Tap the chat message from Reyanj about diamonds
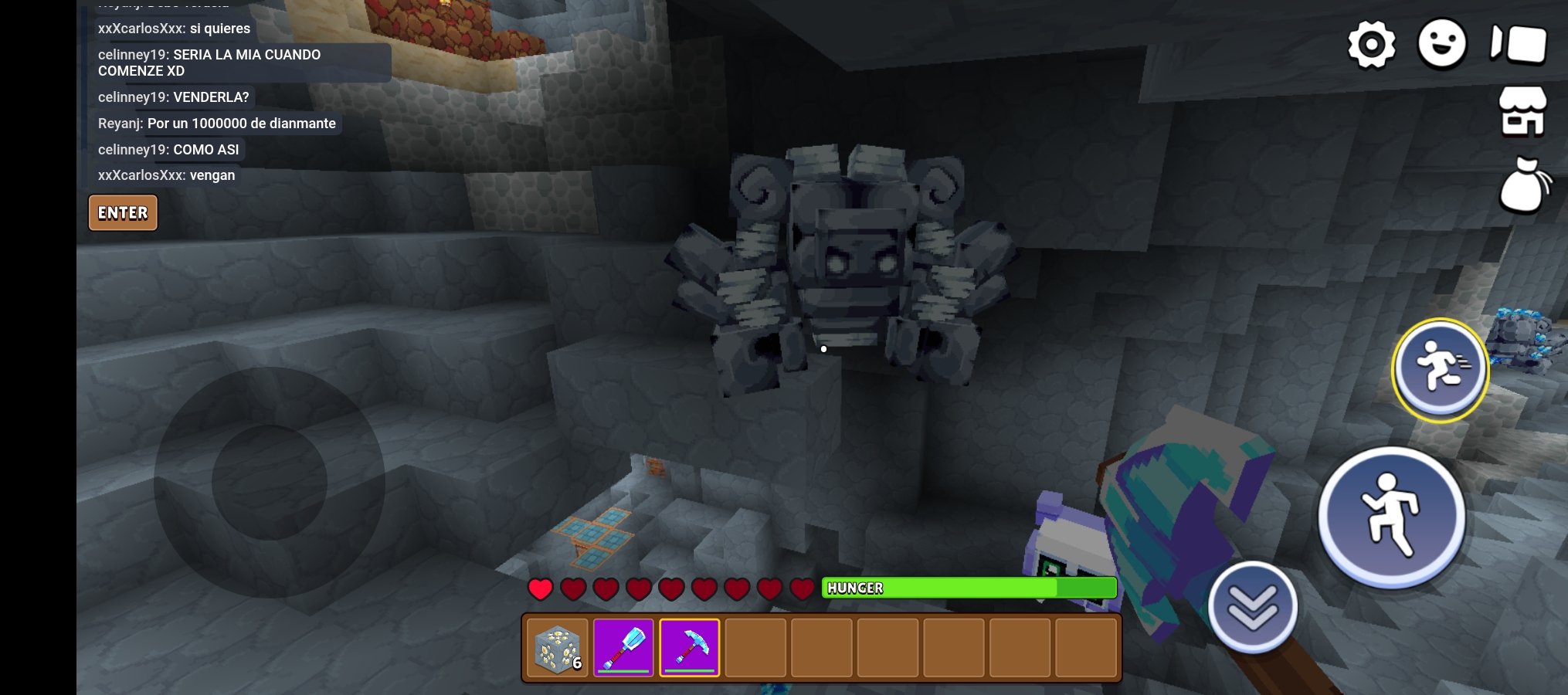The height and width of the screenshot is (695, 1568). click(217, 124)
